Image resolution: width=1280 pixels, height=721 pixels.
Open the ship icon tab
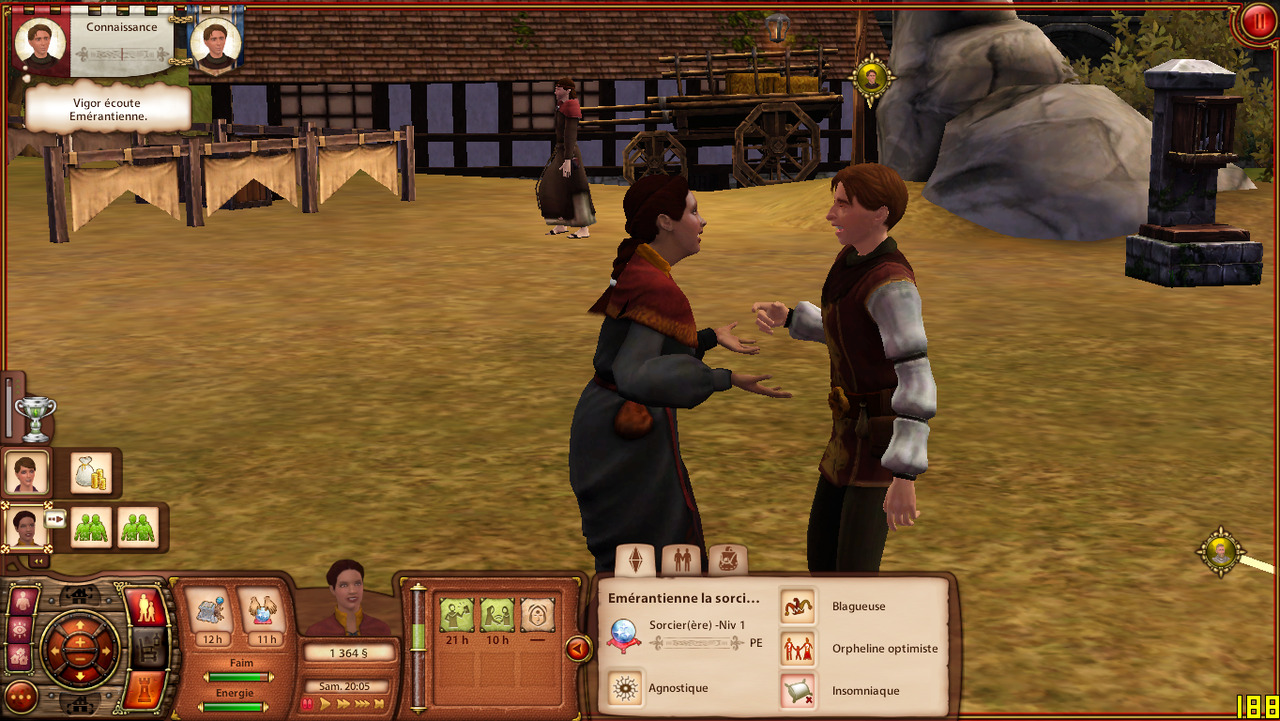[727, 560]
